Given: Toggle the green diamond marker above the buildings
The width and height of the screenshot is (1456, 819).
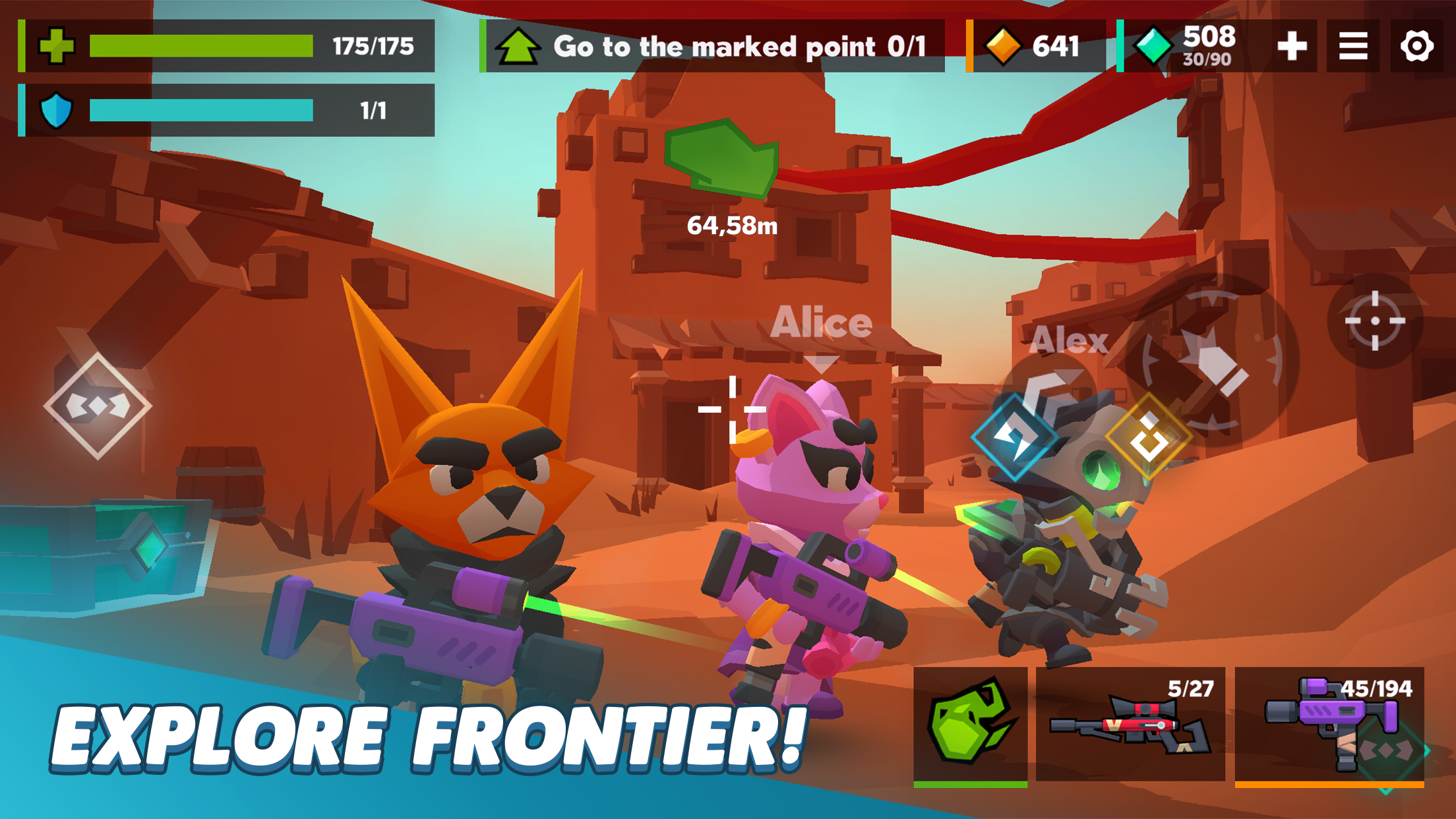Looking at the screenshot, I should [722, 158].
